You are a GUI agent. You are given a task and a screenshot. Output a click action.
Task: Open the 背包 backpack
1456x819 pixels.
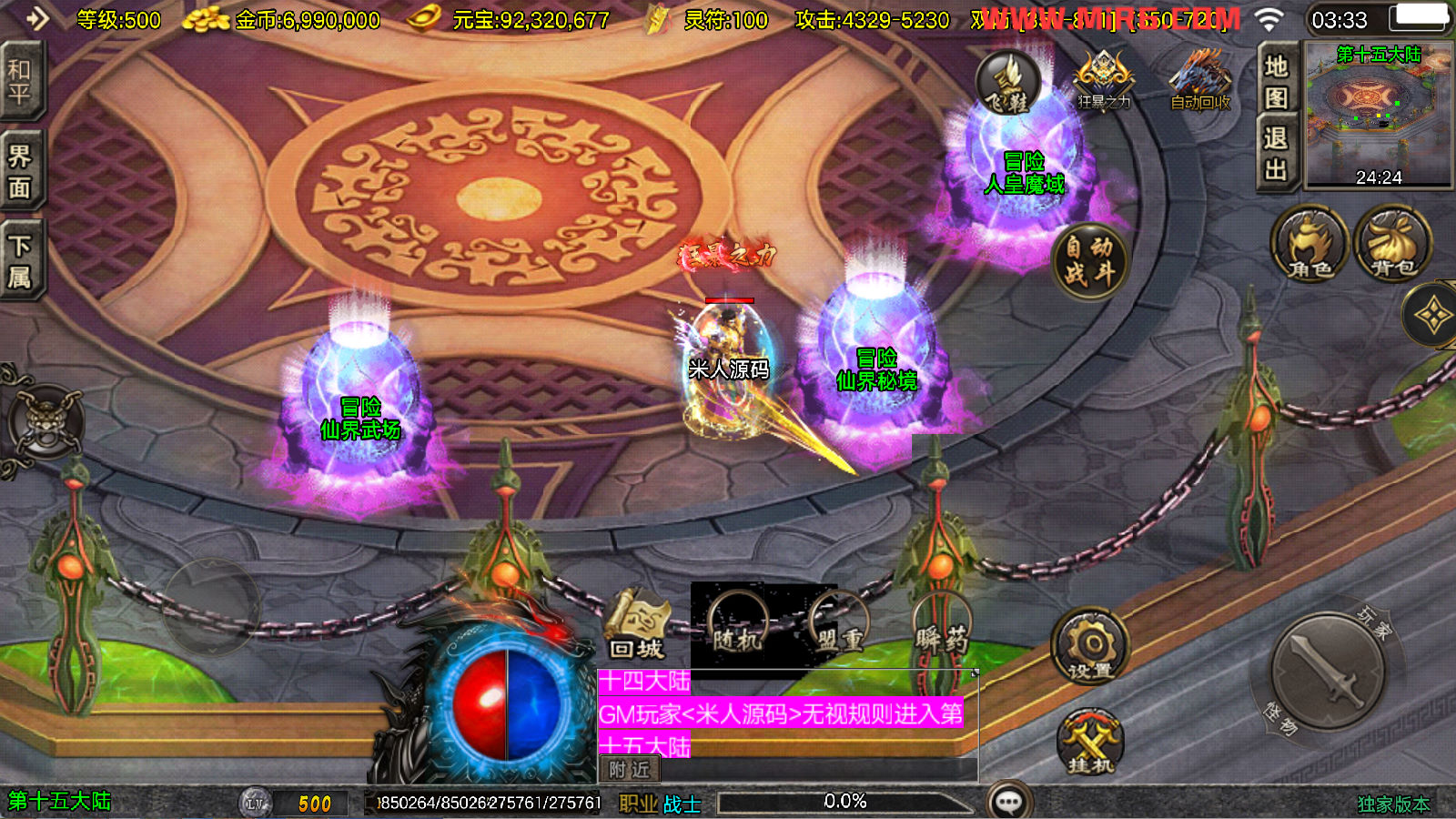coord(1392,244)
